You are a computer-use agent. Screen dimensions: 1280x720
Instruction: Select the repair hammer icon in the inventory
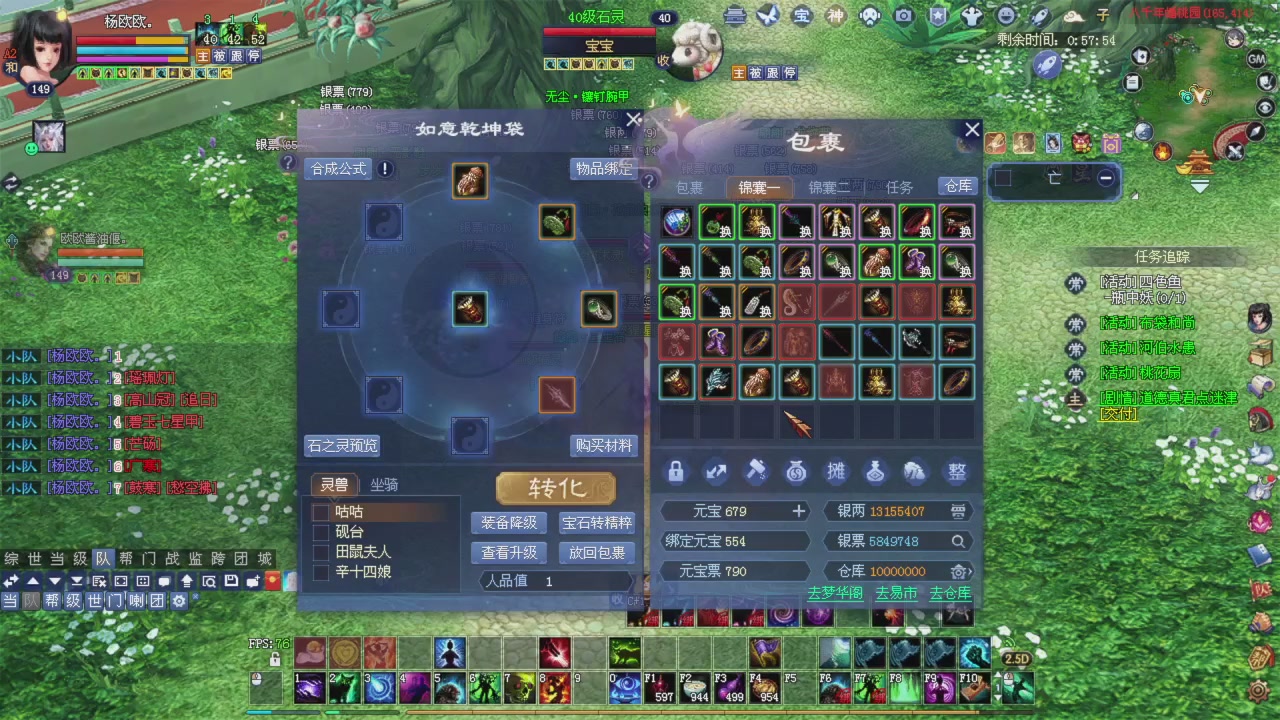tap(755, 472)
